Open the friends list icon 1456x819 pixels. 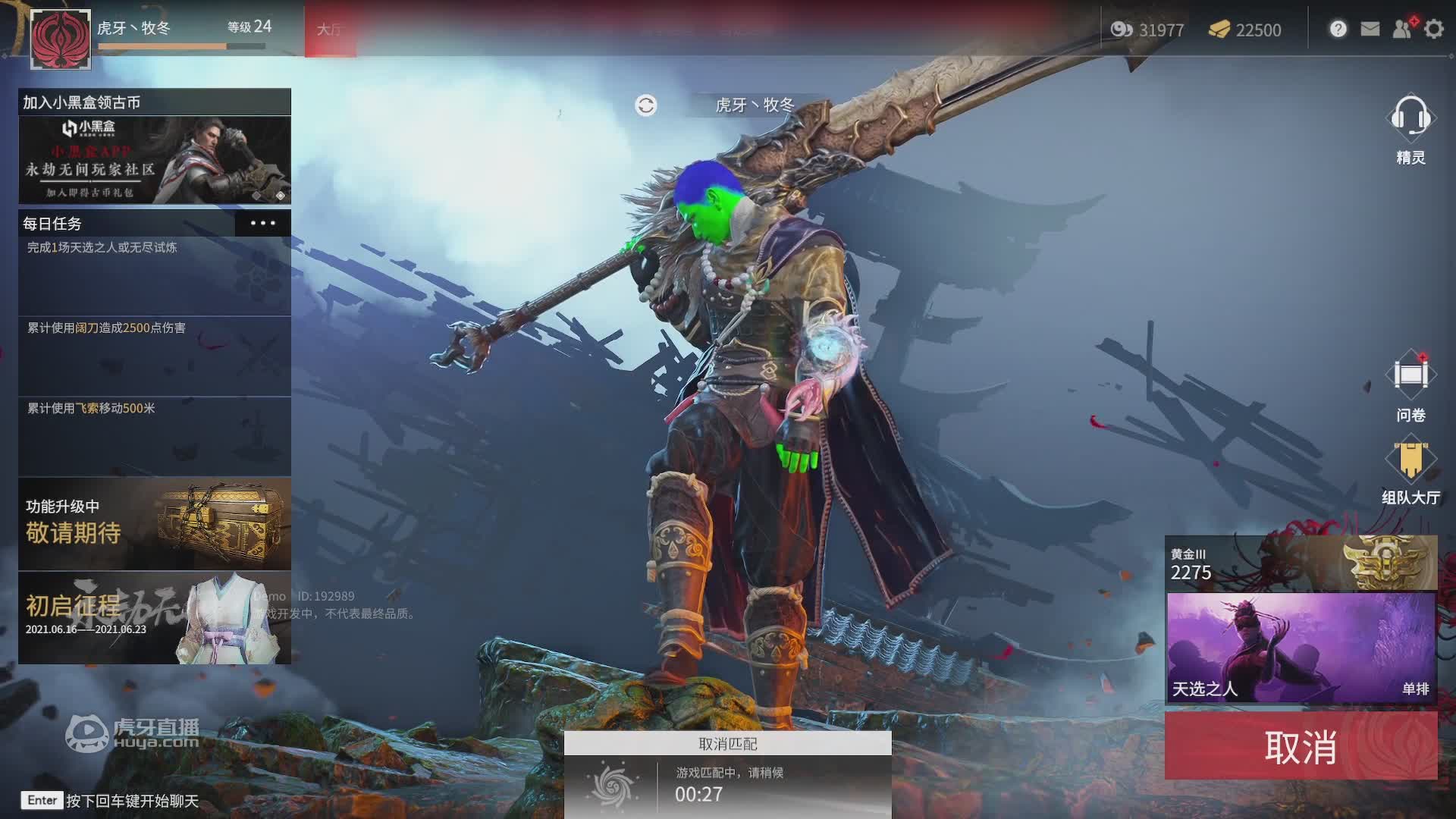[x=1402, y=30]
